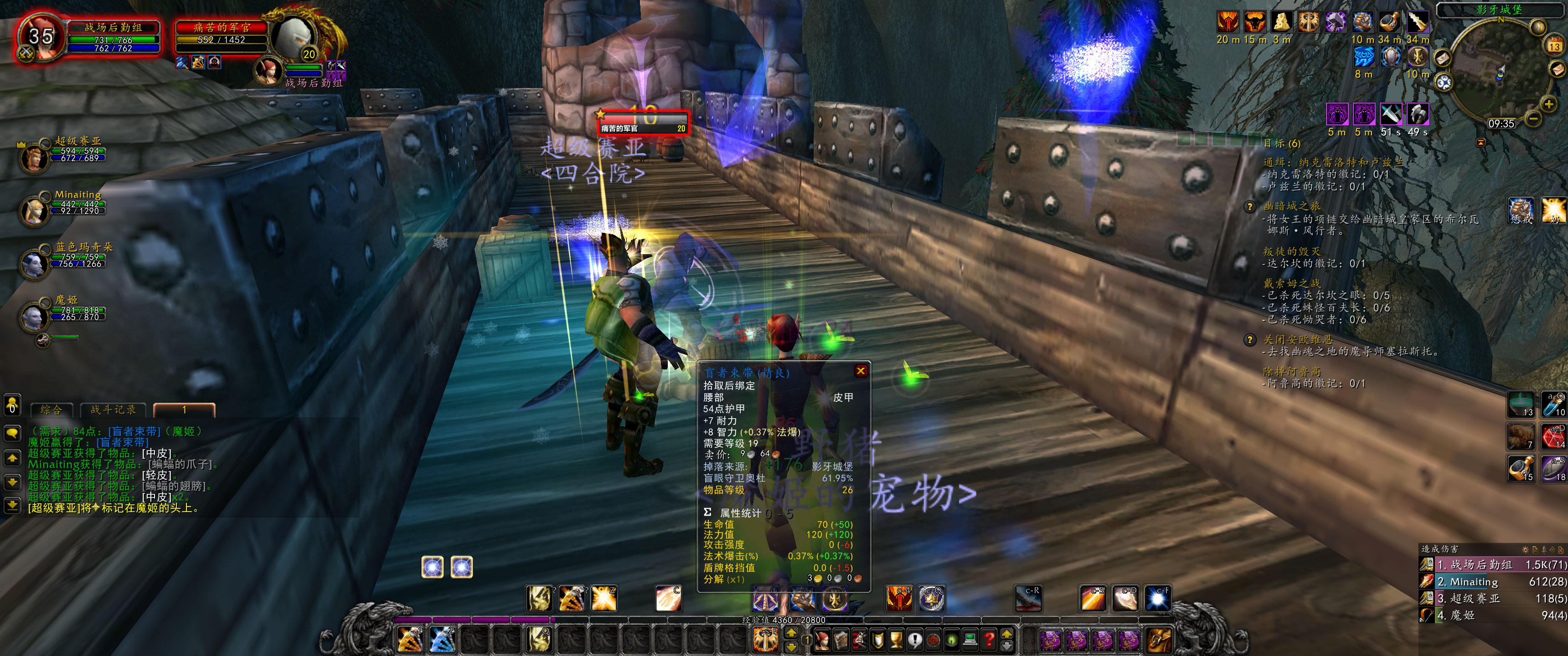Open the achievements trophy icon in micro menu

[896, 640]
